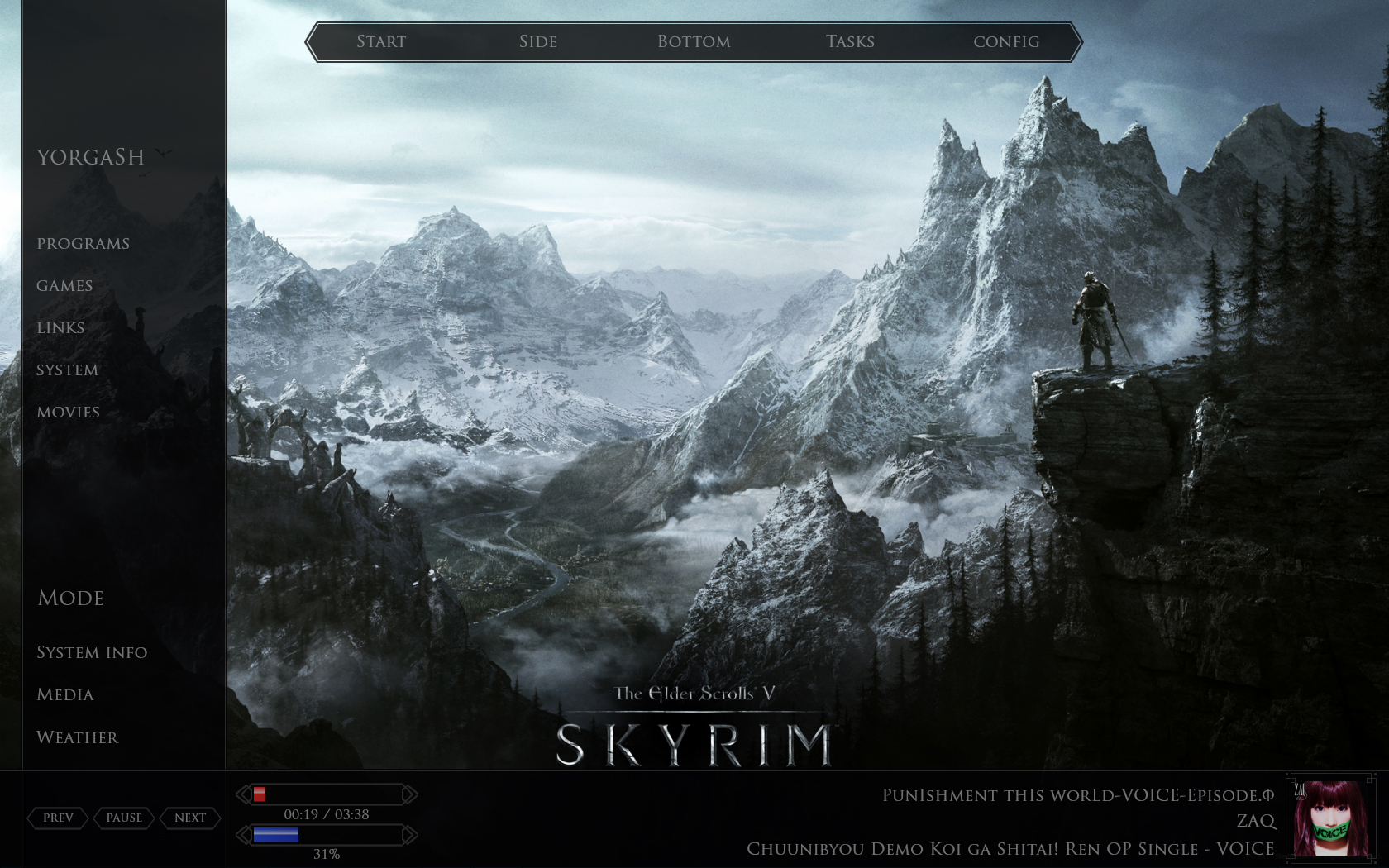Open the Start menu
The width and height of the screenshot is (1389, 868).
click(x=380, y=41)
